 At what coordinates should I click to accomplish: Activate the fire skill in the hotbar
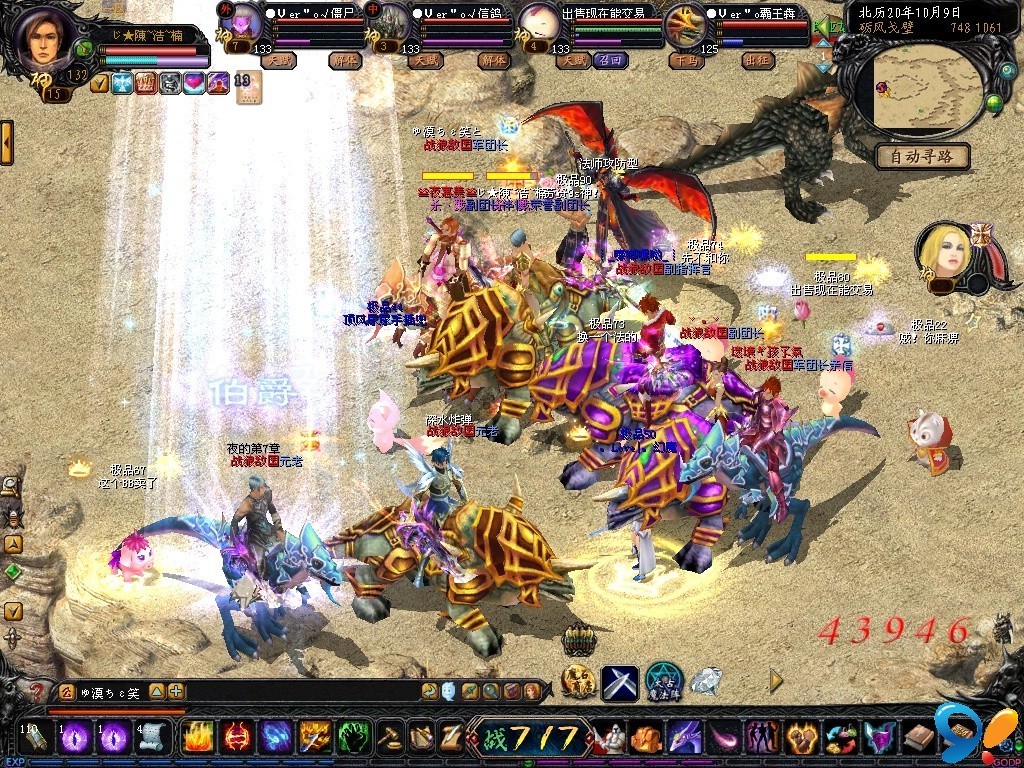[196, 738]
